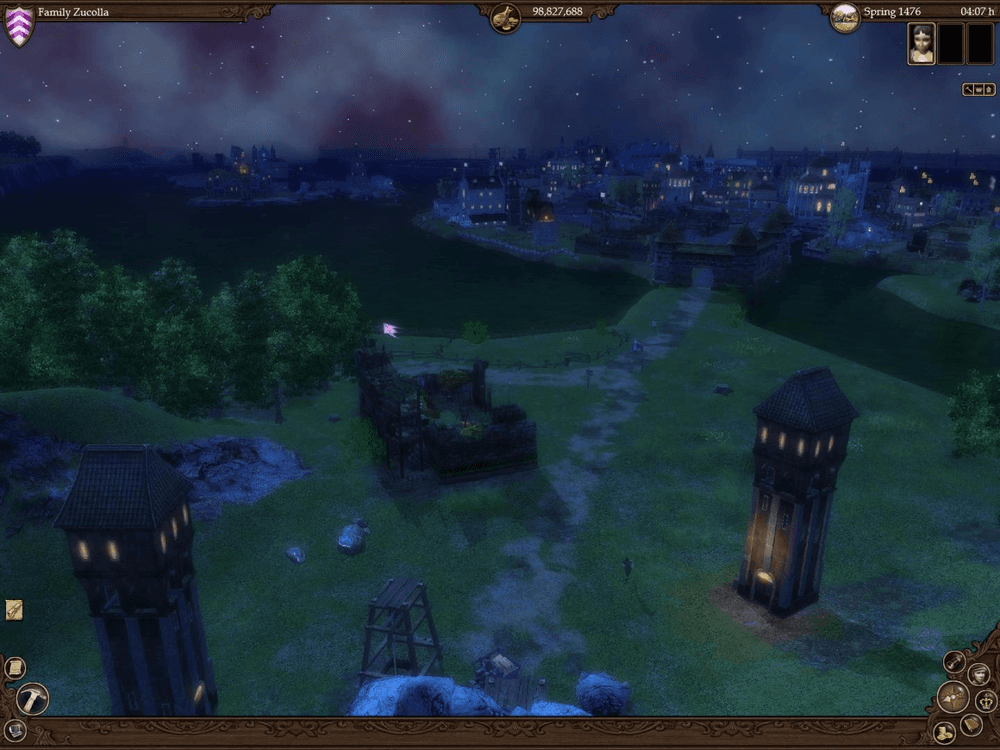1000x750 pixels.
Task: Open the coin stack finances button
Action: coord(943,732)
